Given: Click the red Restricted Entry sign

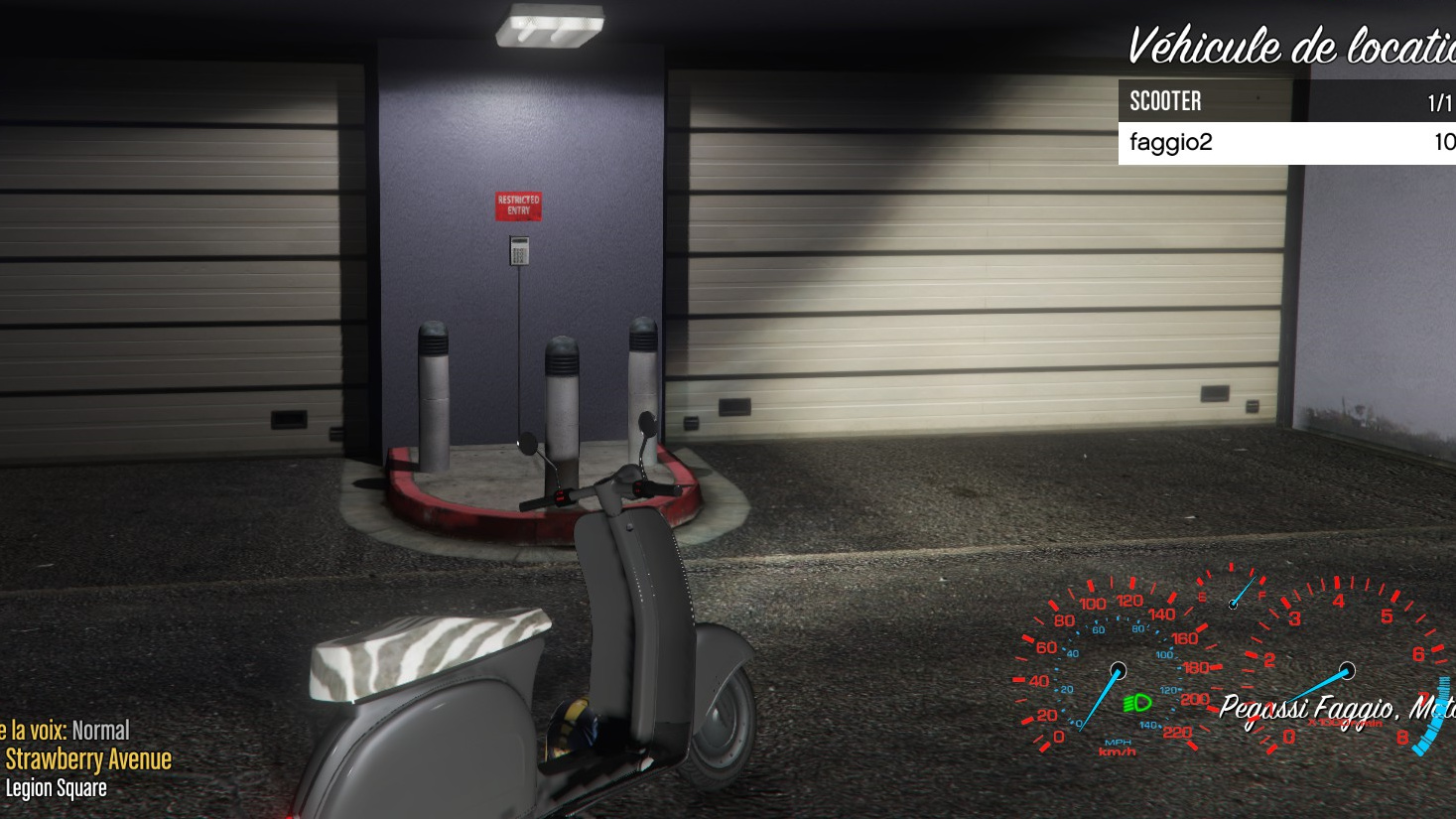Looking at the screenshot, I should point(517,205).
